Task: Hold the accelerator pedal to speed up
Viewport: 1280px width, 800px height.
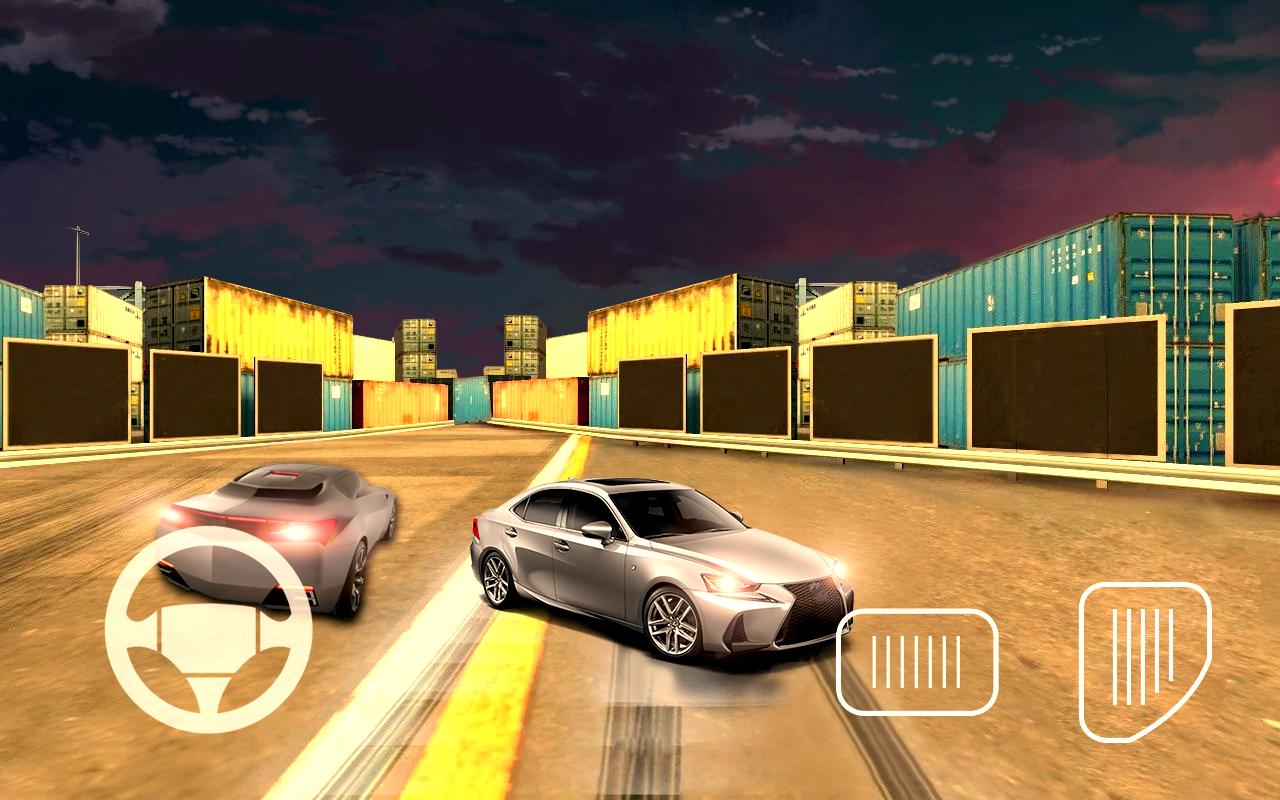Action: pos(1142,660)
